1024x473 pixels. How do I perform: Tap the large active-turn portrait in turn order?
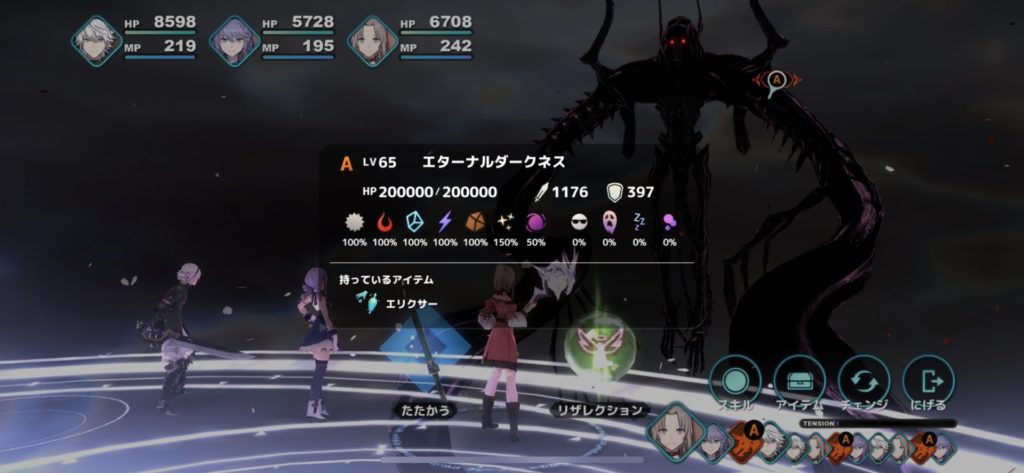point(672,431)
